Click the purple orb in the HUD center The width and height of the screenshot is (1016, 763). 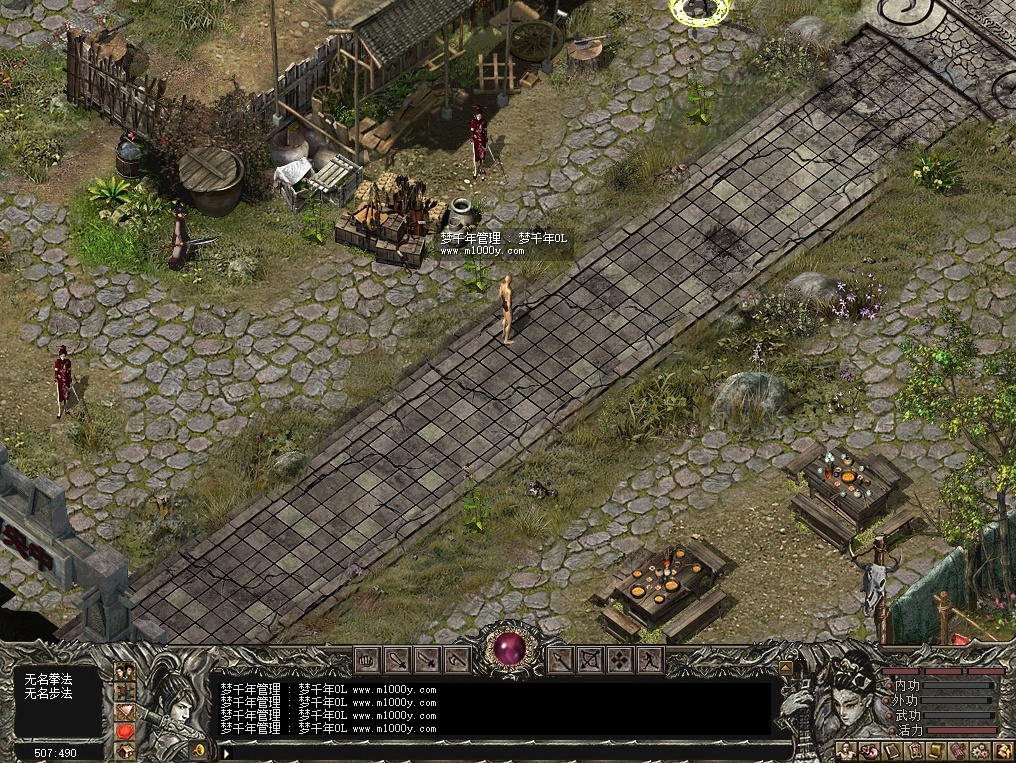509,651
